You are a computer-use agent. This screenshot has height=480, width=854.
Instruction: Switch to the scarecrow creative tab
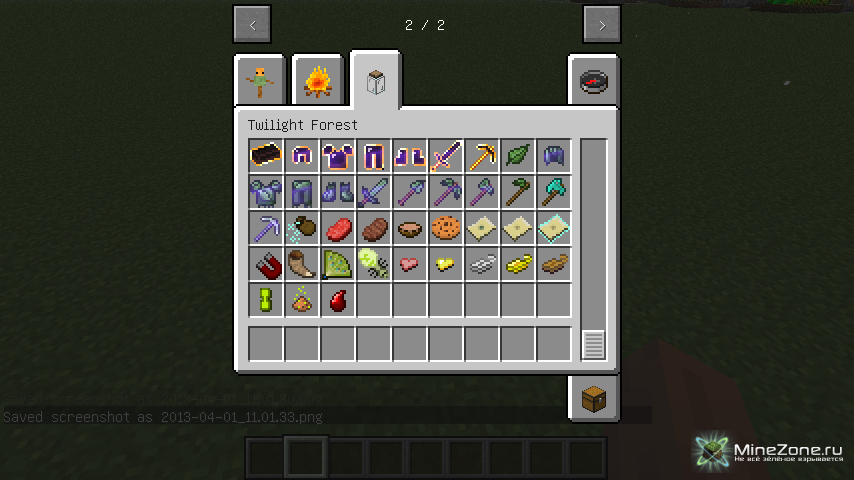pos(263,81)
